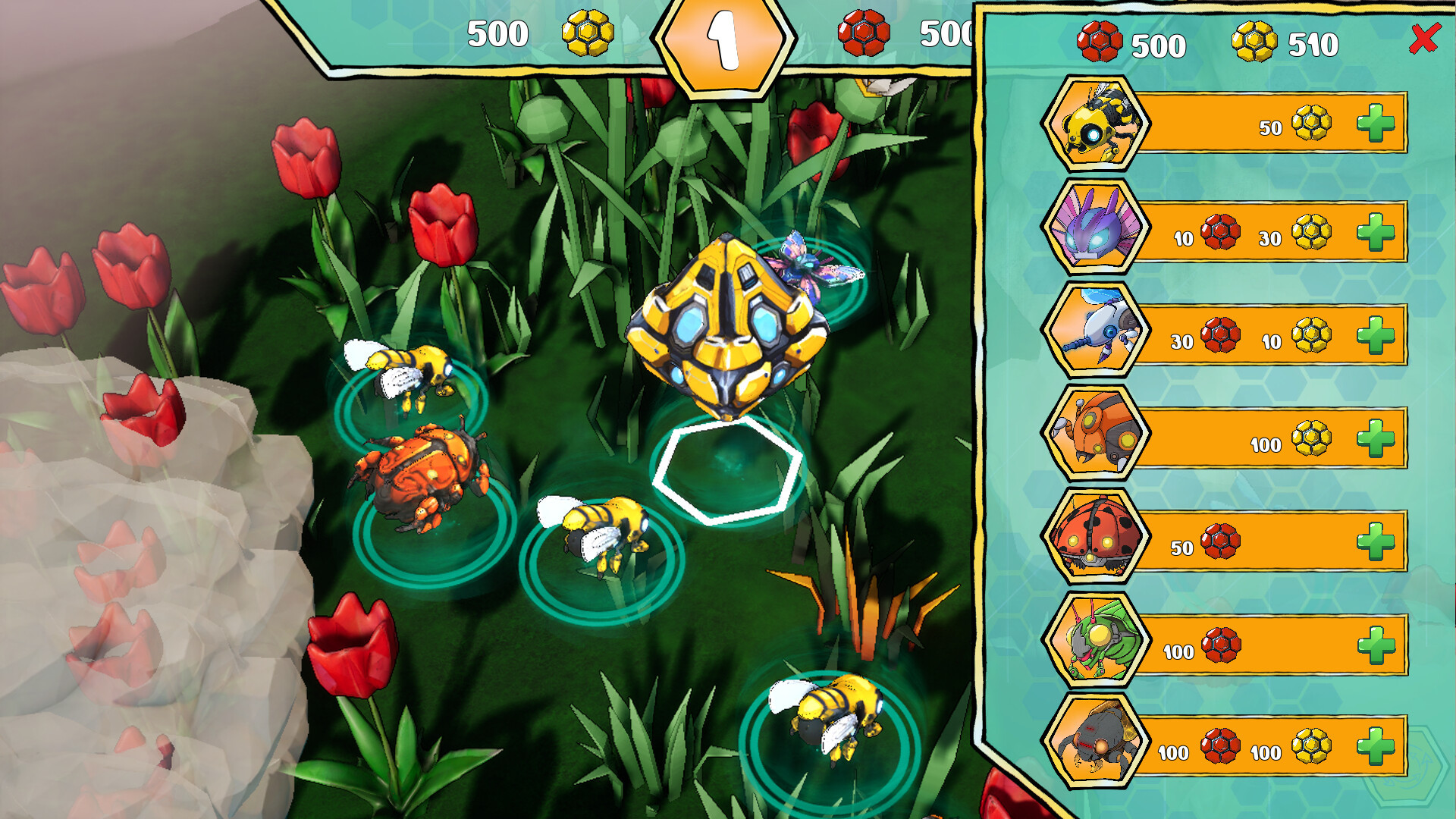Add the purple moth unit
1456x819 pixels.
point(1376,232)
